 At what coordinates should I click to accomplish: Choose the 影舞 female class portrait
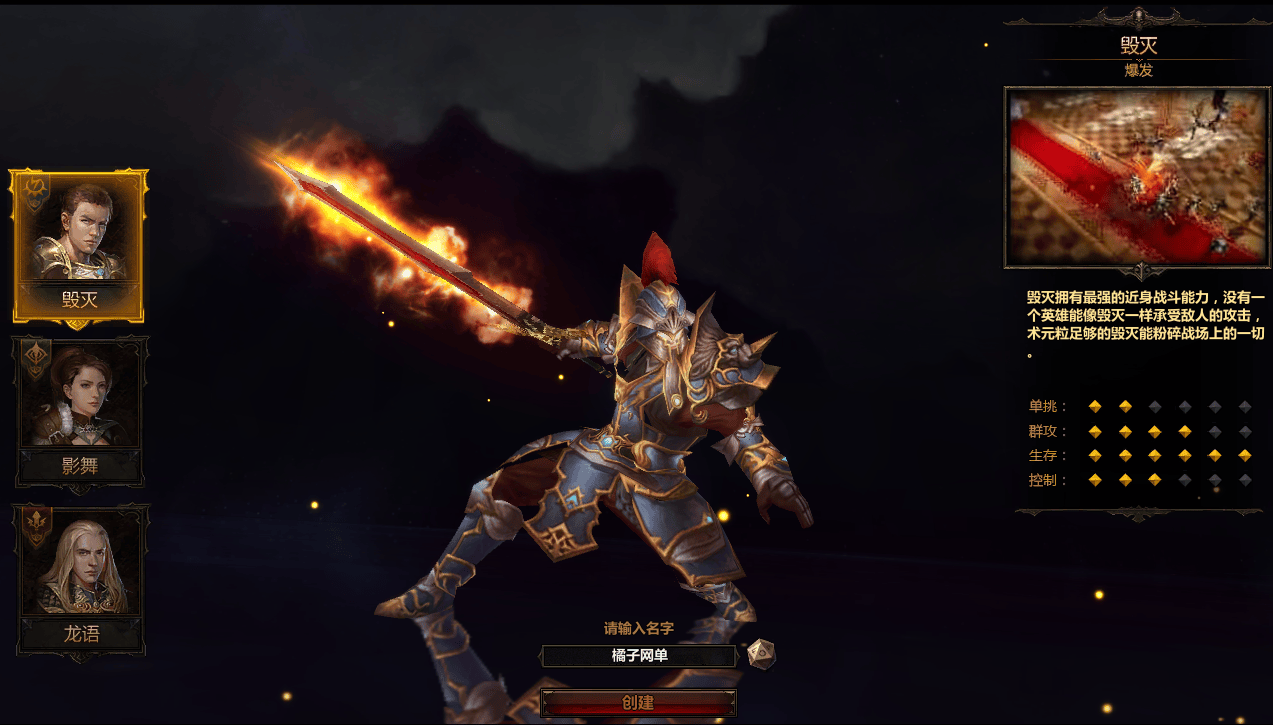[80, 410]
